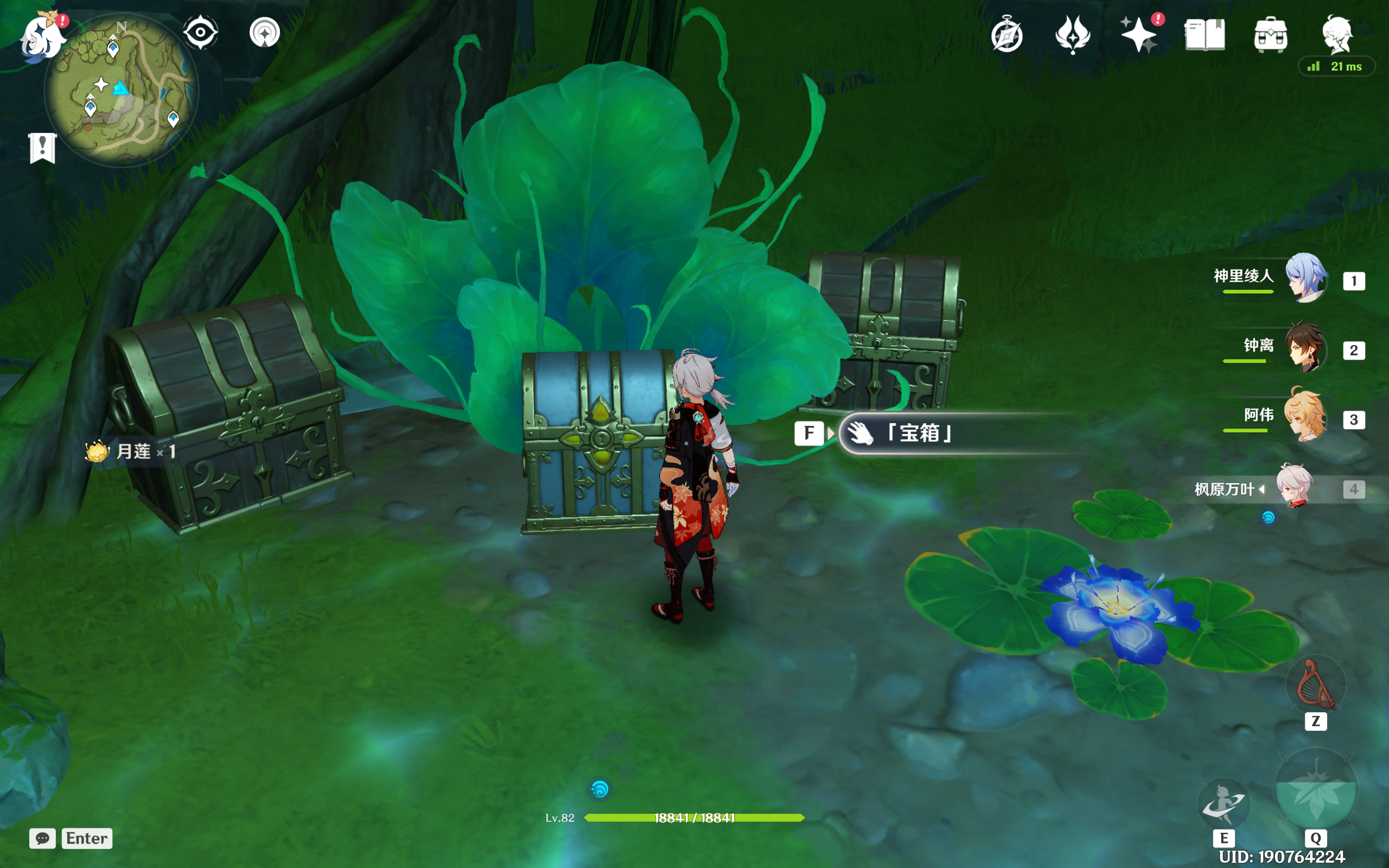Click the radar icon beside the eye
Viewport: 1389px width, 868px height.
tap(265, 32)
